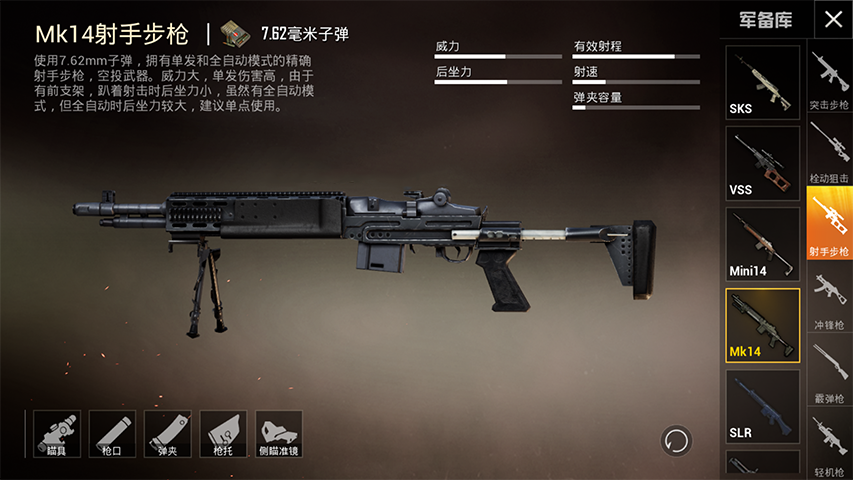Open the 枪口 muzzle attachment slot
Viewport: 854px width, 480px height.
(x=112, y=434)
